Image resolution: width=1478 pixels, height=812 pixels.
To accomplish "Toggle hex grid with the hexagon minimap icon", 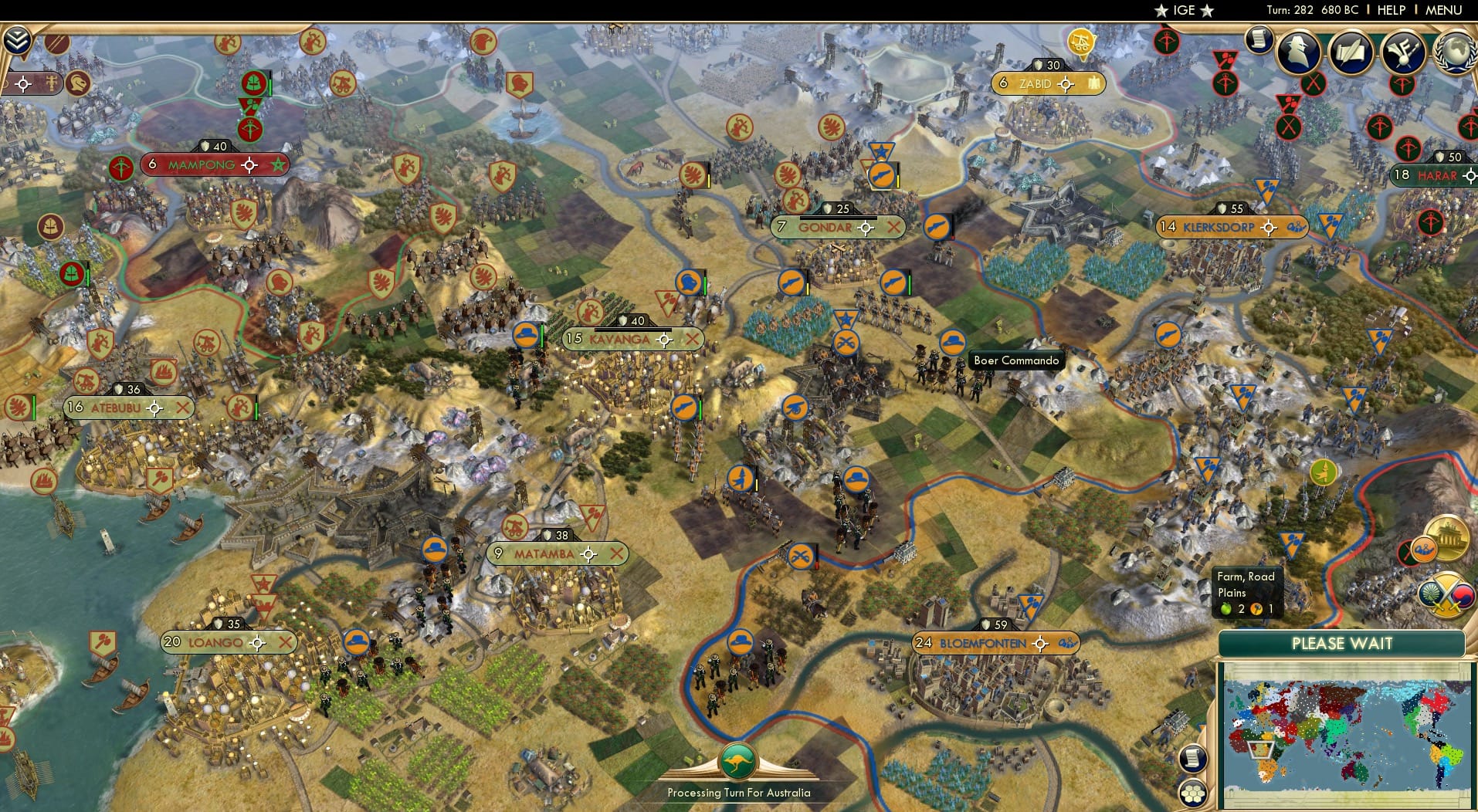I will point(1193,791).
